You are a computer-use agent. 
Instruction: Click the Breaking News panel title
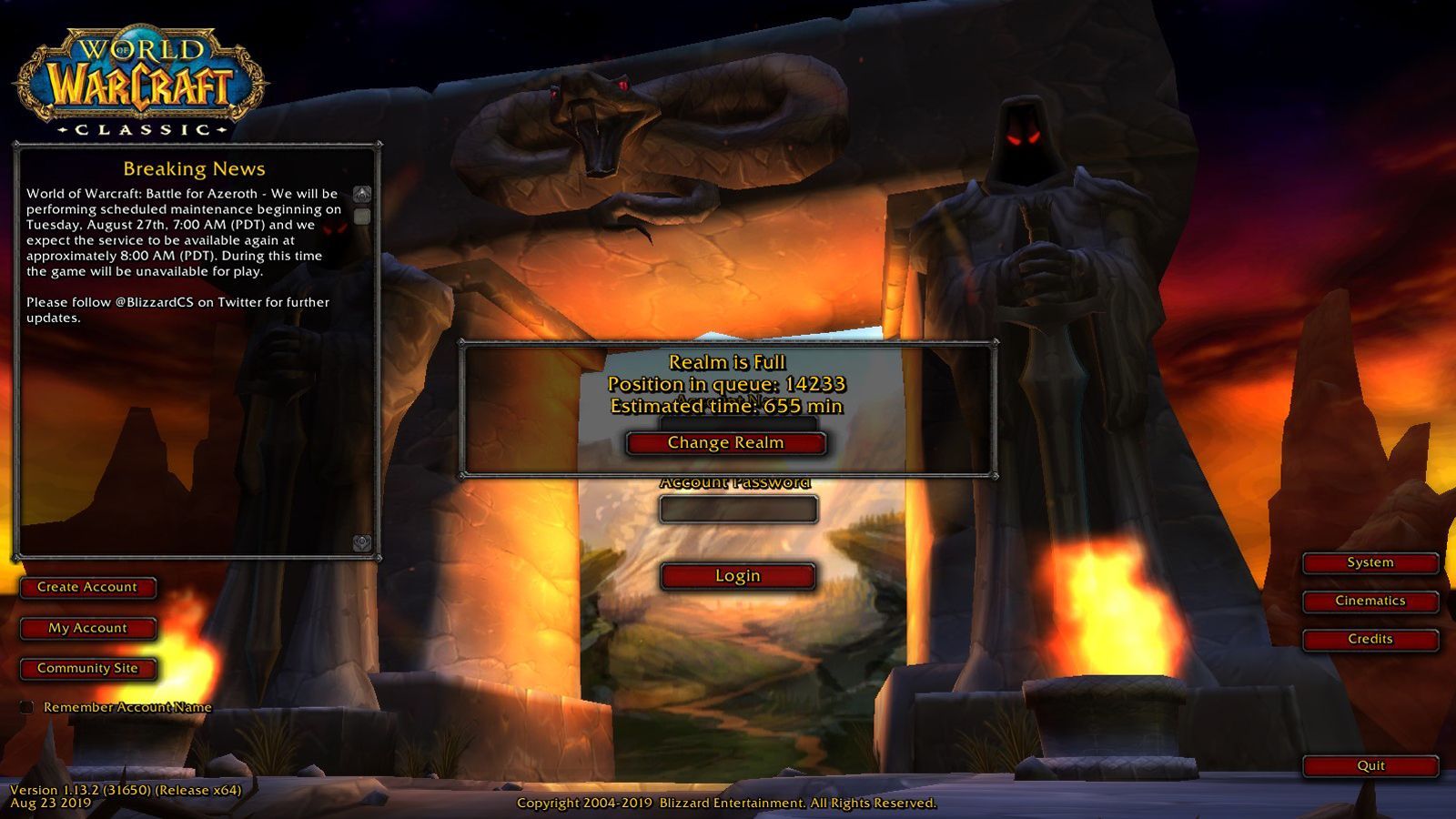click(x=197, y=169)
